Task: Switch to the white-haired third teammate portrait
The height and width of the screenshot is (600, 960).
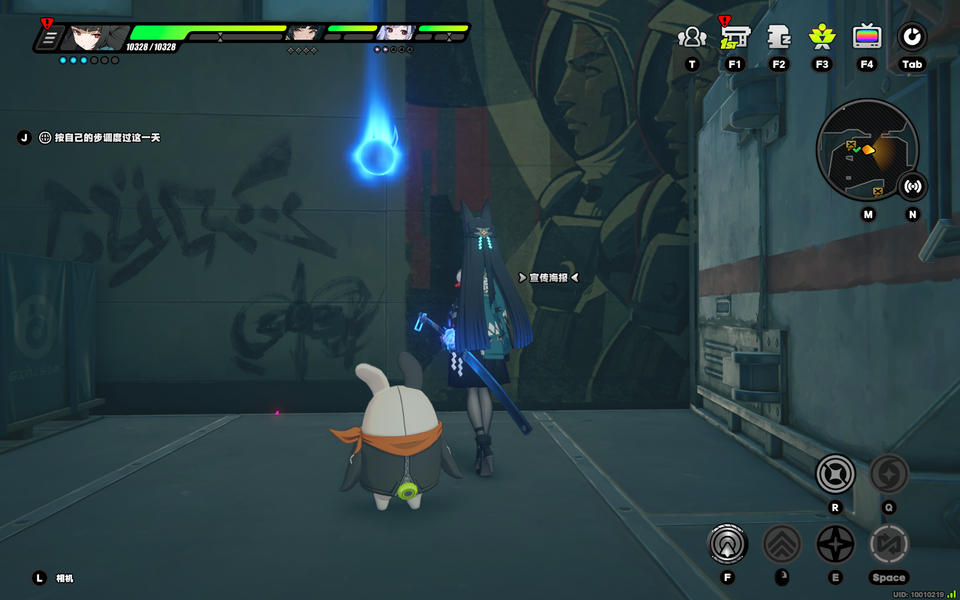Action: coord(395,33)
